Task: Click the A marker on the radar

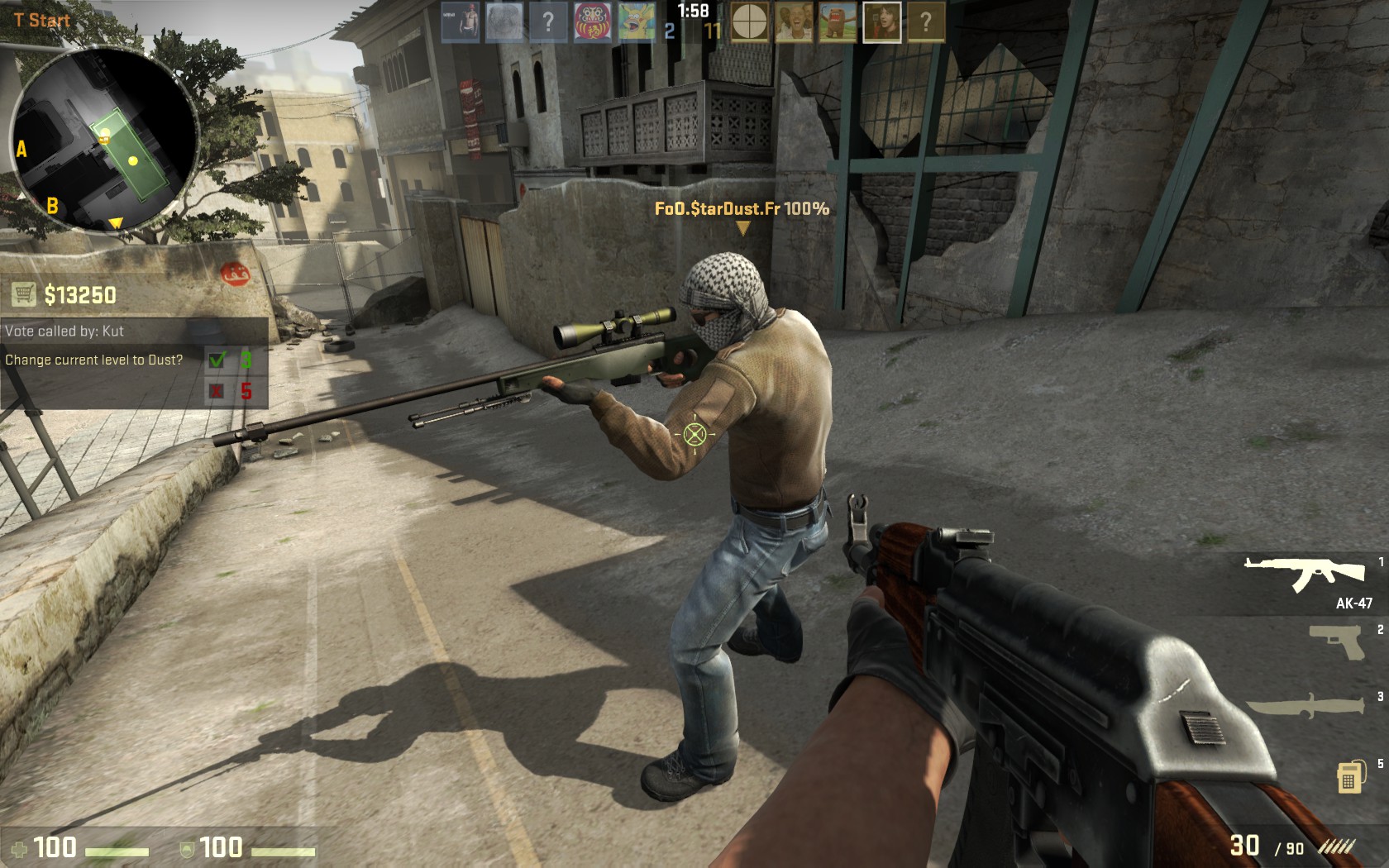Action: [x=21, y=150]
